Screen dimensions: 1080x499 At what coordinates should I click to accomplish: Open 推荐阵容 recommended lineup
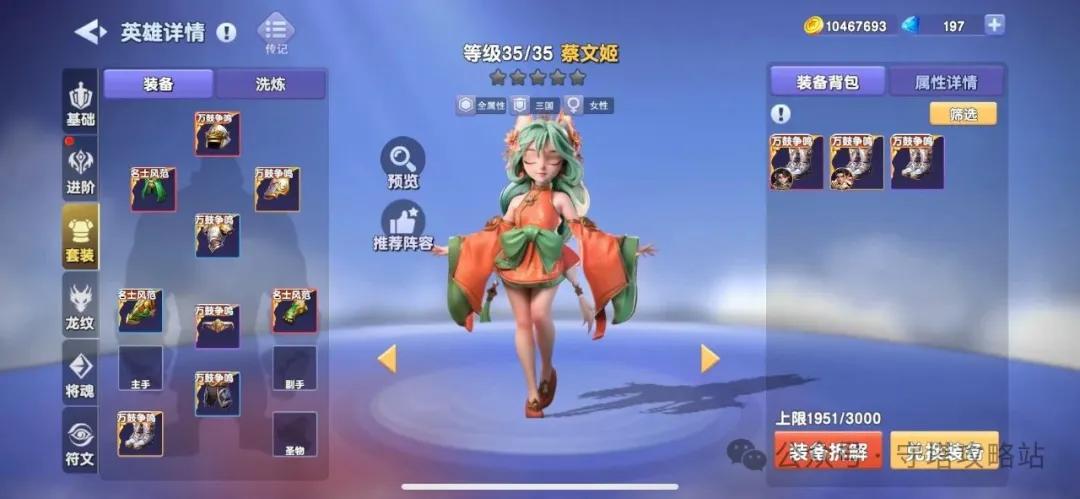[403, 225]
